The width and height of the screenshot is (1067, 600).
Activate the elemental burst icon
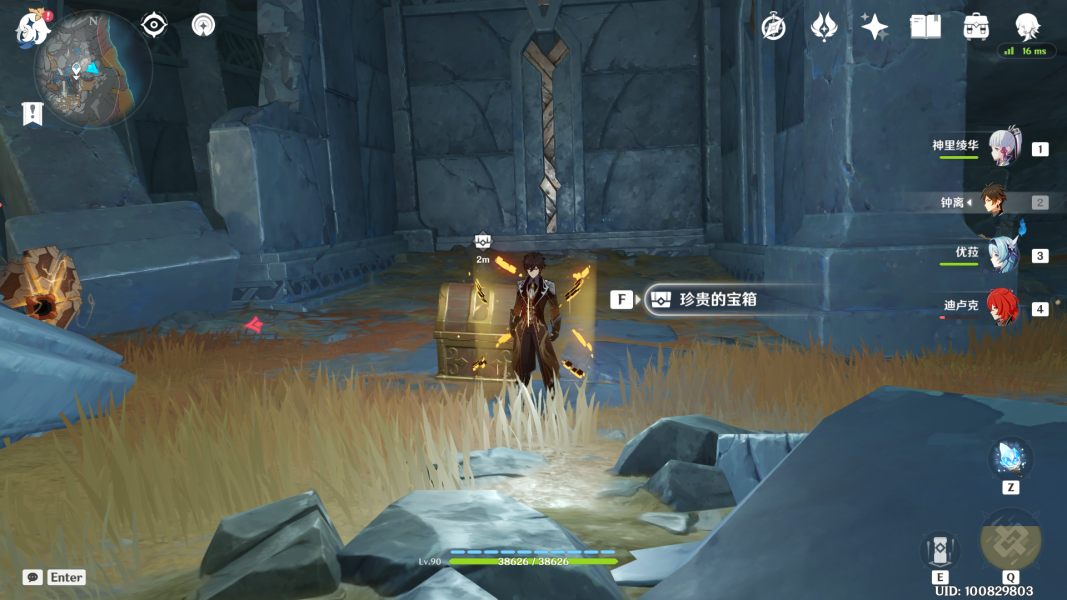point(1010,540)
